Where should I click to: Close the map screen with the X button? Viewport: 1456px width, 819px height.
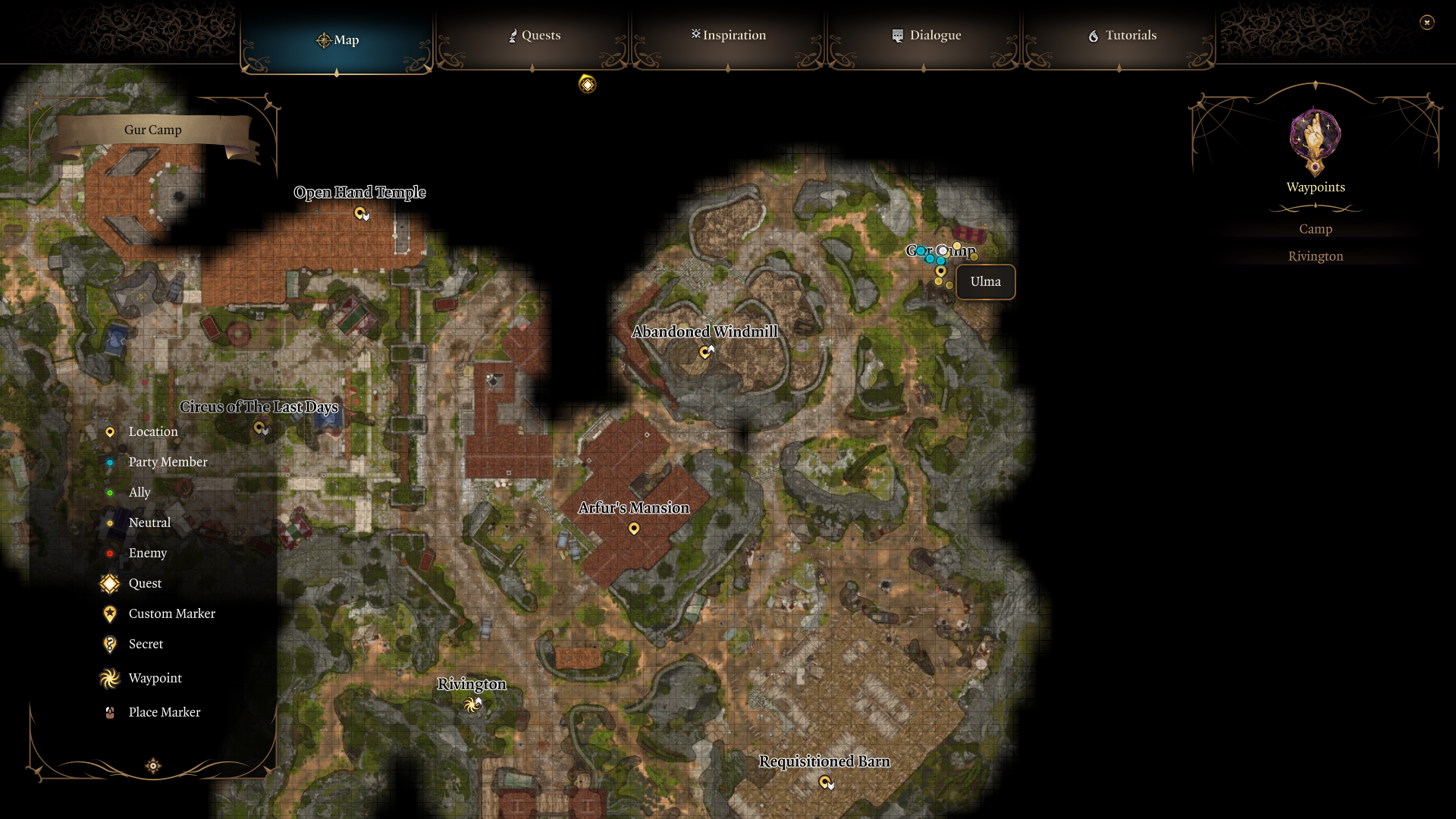1428,22
